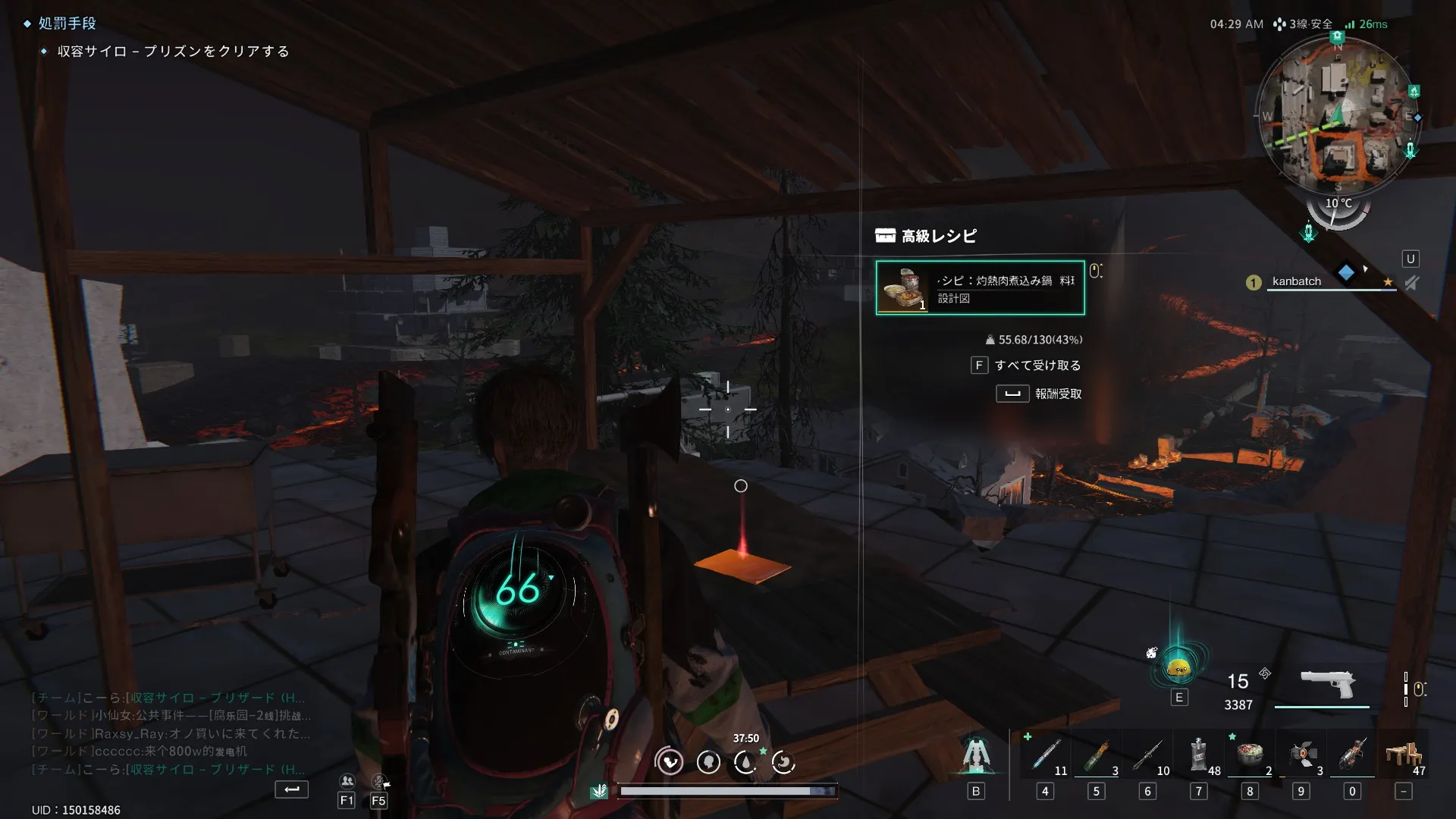
Task: Toggle the muted microphone icon beside kanbatch
Action: tap(1411, 283)
